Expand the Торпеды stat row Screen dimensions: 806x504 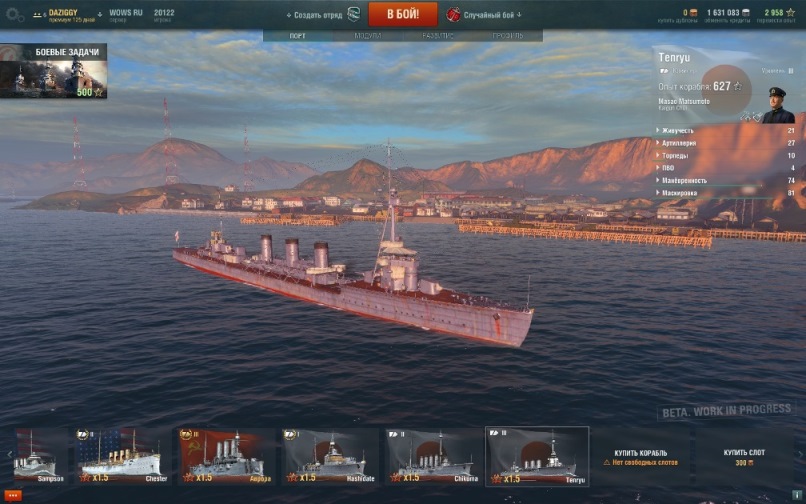726,155
